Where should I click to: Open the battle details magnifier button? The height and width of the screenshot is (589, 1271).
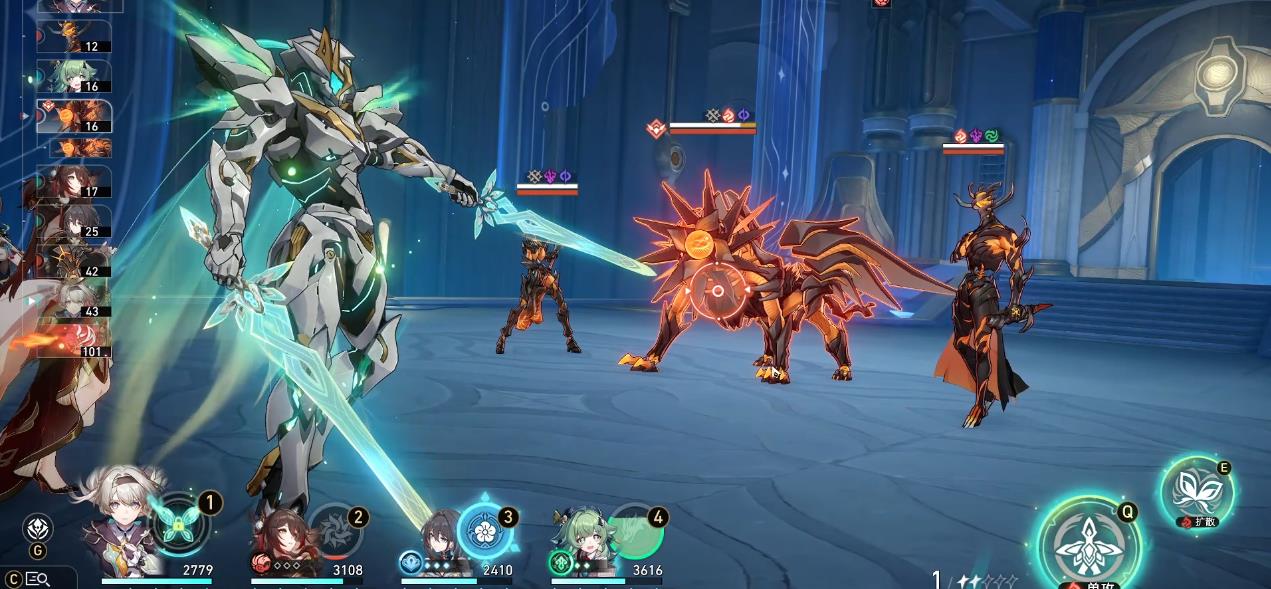click(38, 578)
